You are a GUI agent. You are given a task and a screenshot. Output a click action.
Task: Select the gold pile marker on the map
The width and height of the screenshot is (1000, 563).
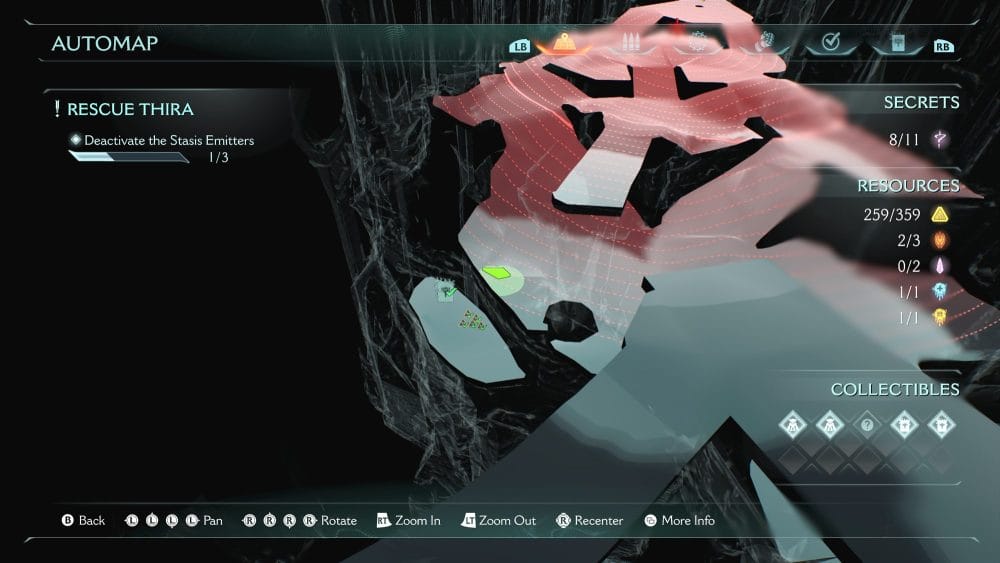pyautogui.click(x=472, y=320)
